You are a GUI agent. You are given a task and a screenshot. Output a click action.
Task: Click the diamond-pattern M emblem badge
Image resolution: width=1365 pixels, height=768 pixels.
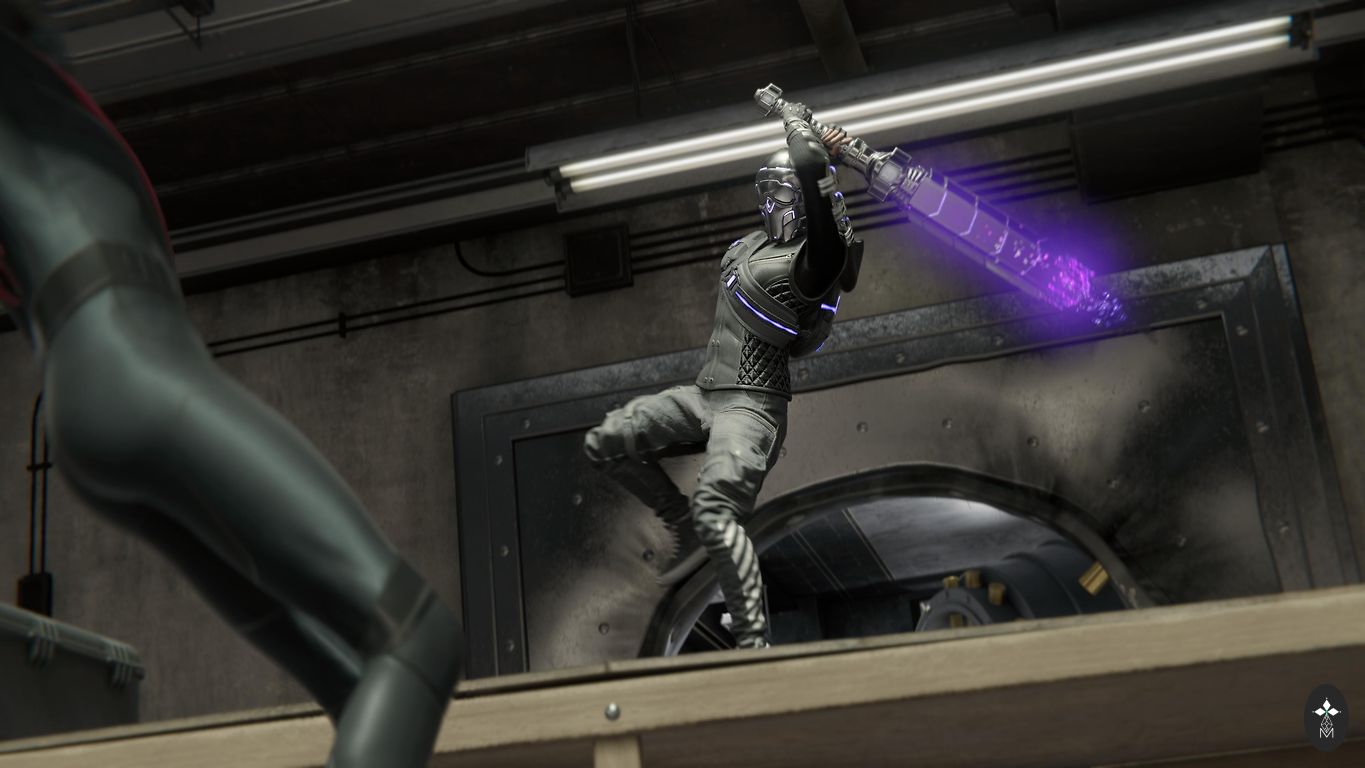1326,717
